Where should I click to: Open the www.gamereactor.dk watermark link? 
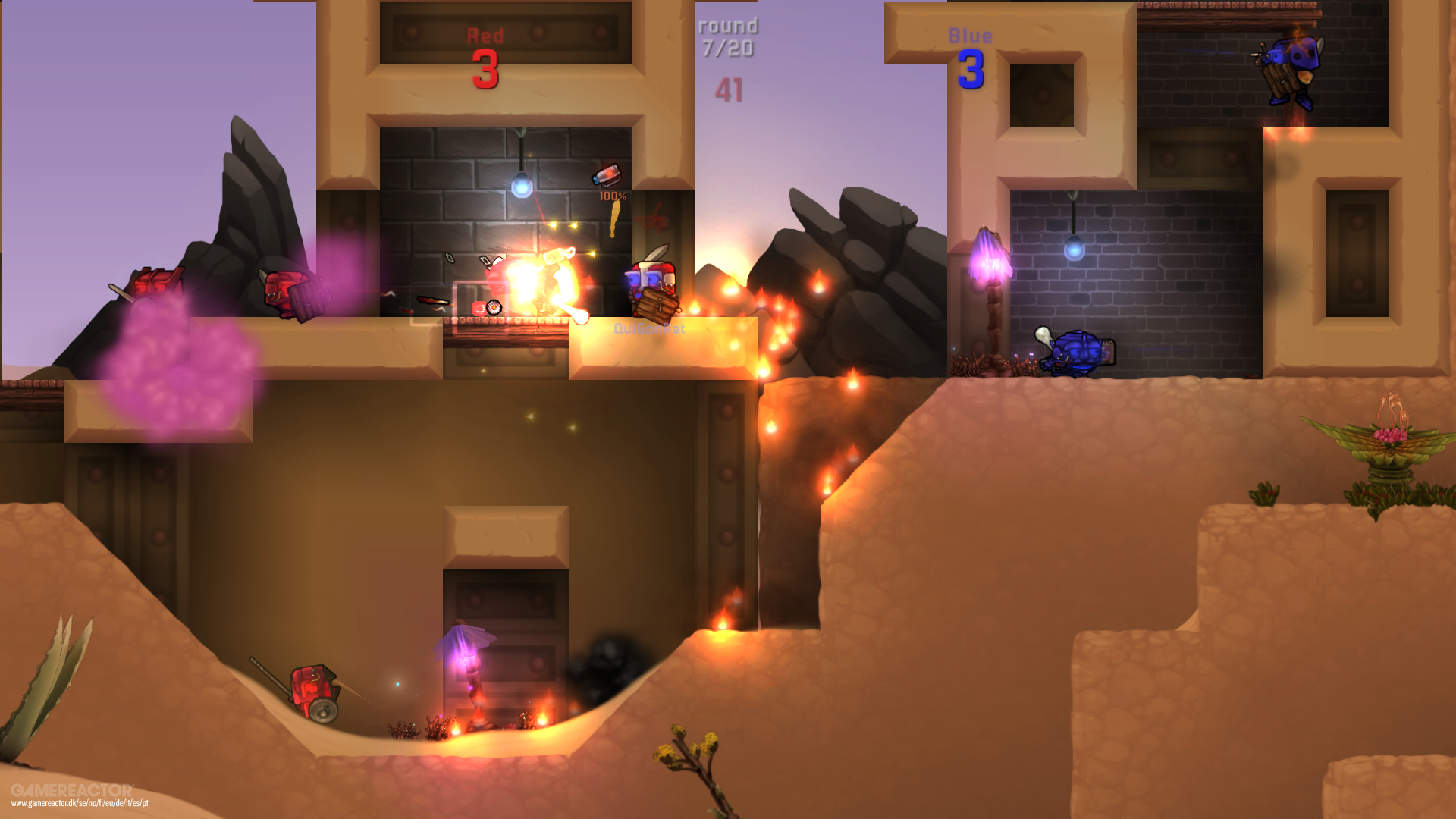pyautogui.click(x=80, y=803)
